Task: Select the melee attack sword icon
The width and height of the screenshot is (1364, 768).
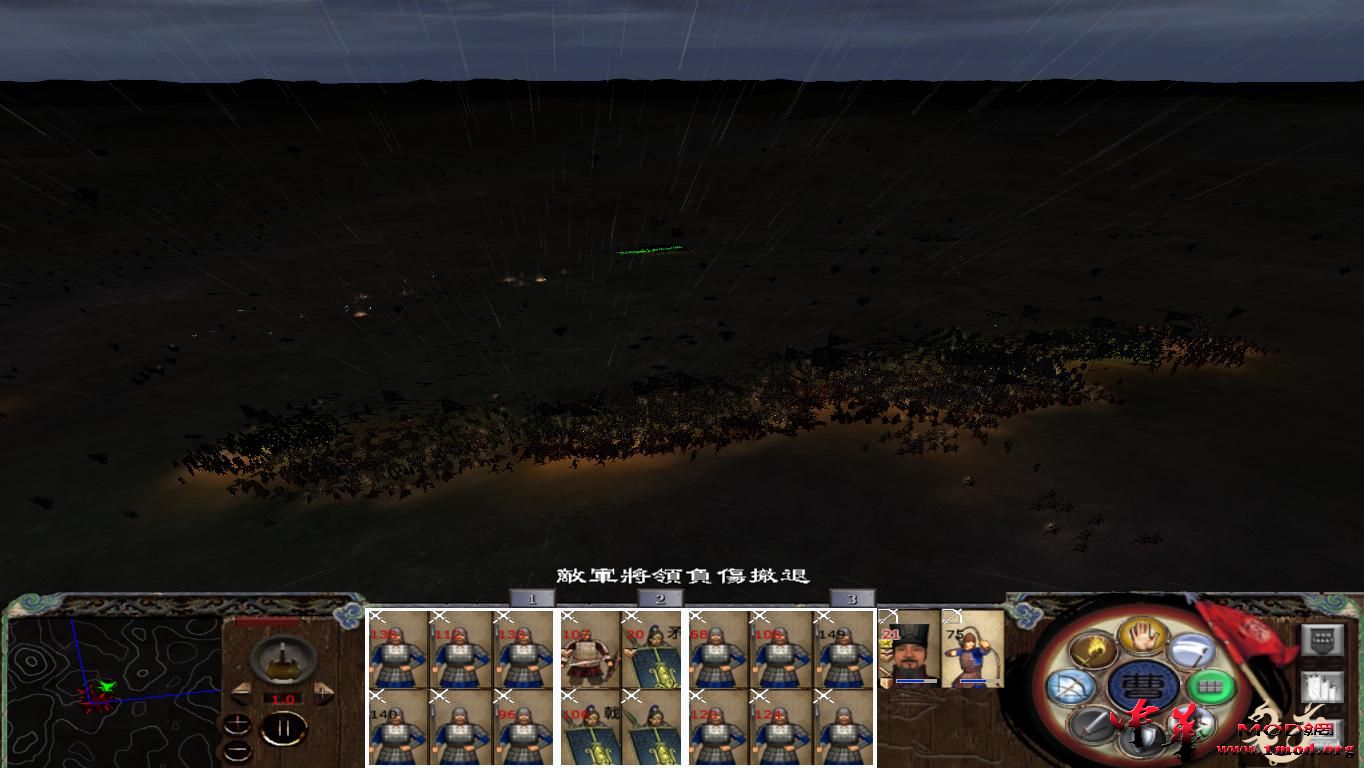Action: point(1090,726)
